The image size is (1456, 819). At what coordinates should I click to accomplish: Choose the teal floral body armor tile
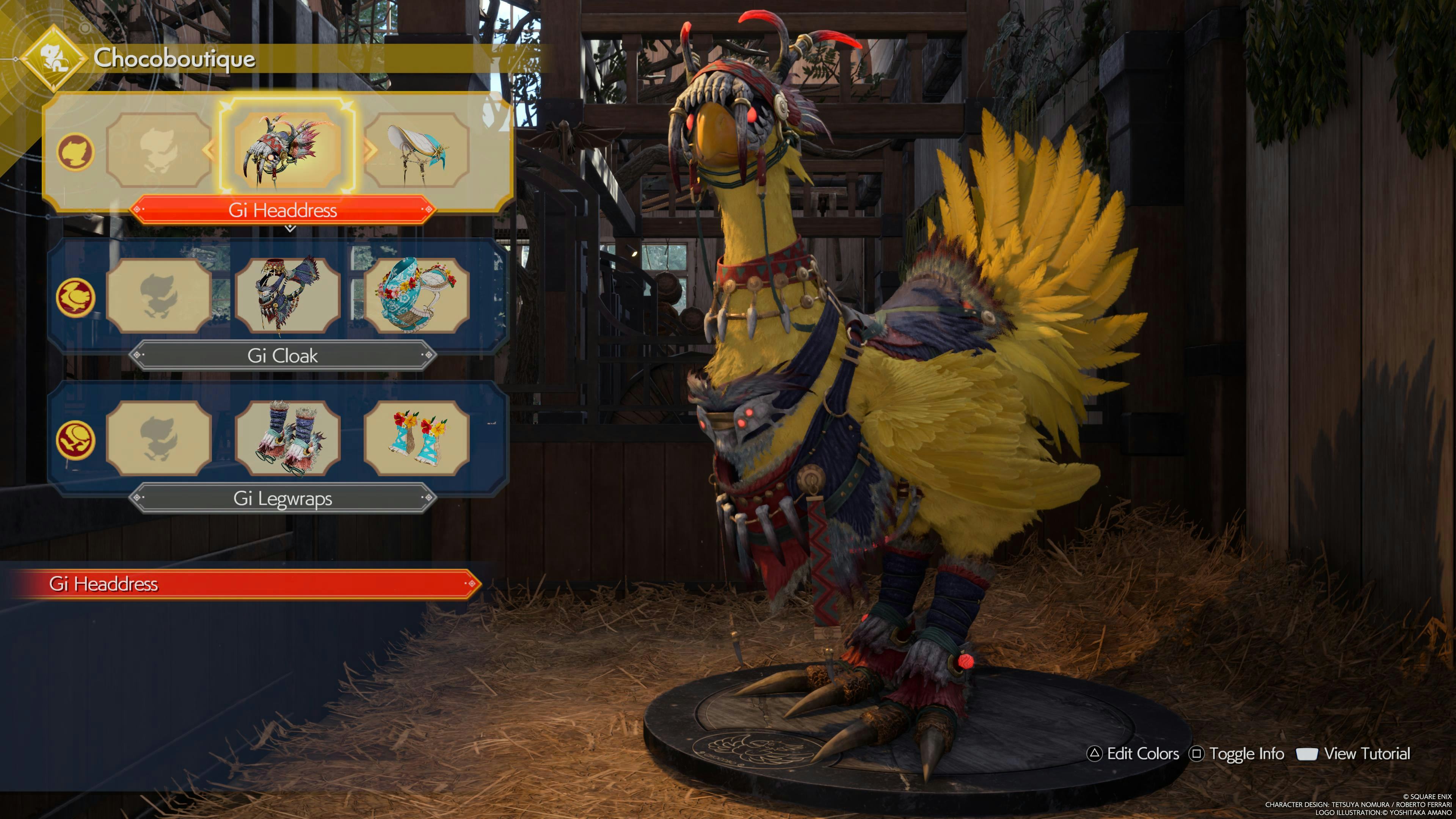pos(417,295)
